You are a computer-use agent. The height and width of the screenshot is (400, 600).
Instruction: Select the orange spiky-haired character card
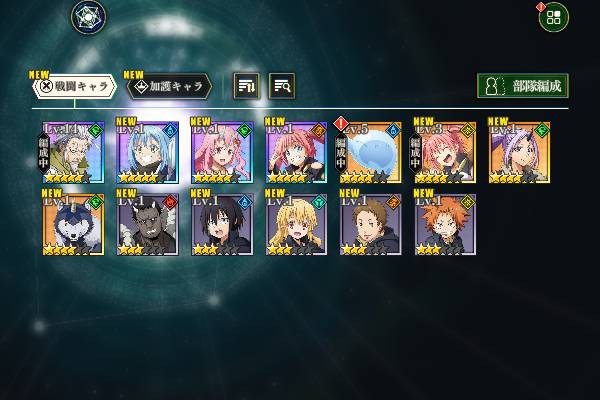pyautogui.click(x=445, y=224)
